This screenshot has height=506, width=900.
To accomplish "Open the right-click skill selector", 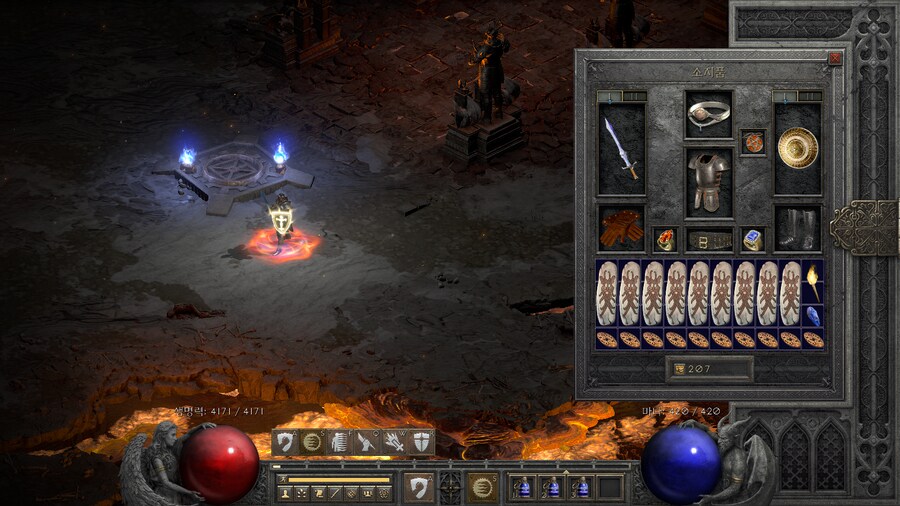I will point(483,487).
